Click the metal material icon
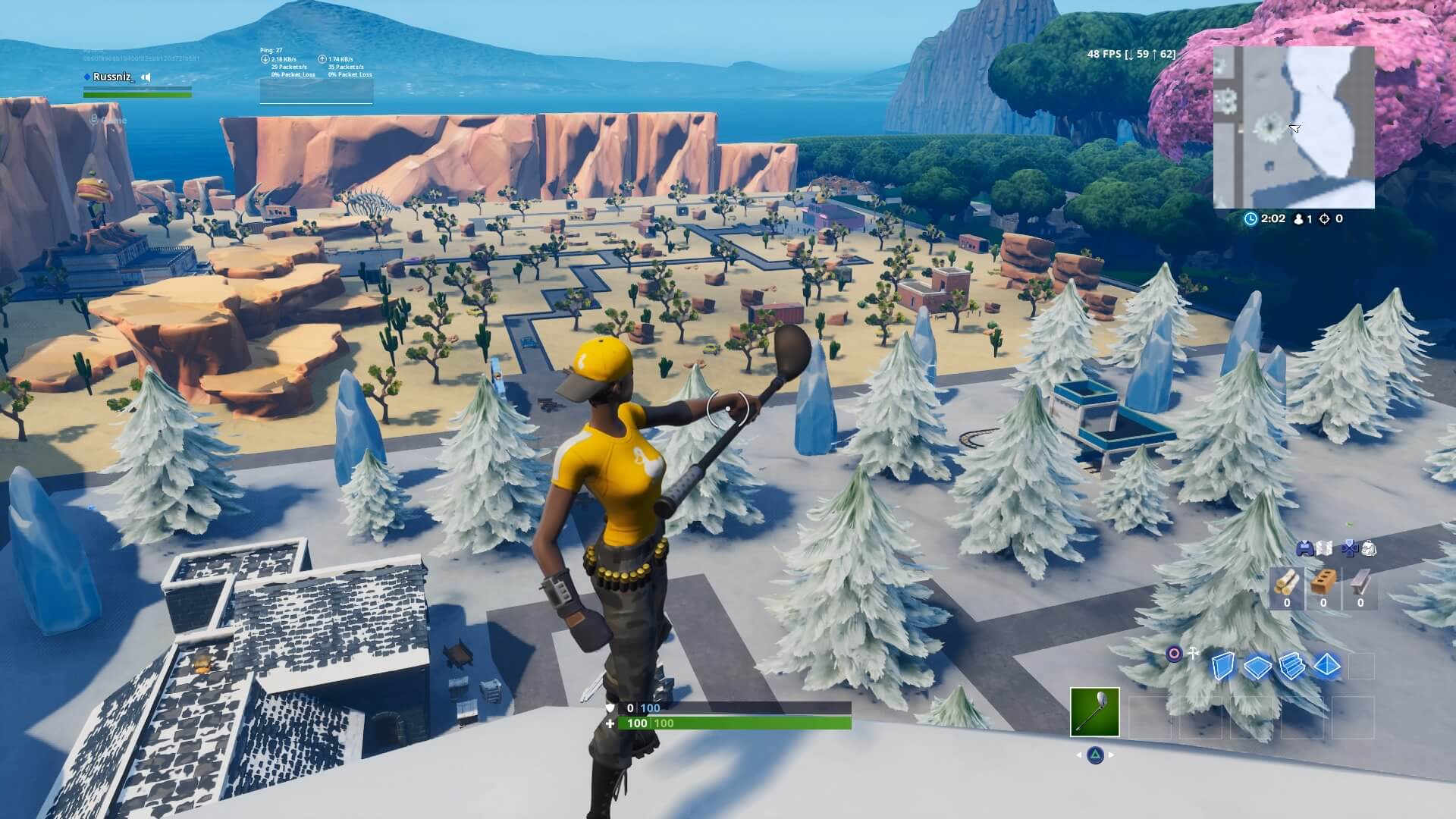1456x819 pixels. [x=1360, y=582]
